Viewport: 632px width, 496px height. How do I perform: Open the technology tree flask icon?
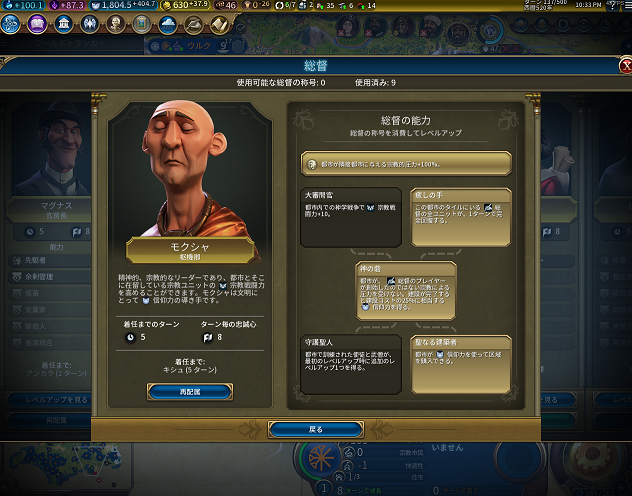pyautogui.click(x=13, y=24)
